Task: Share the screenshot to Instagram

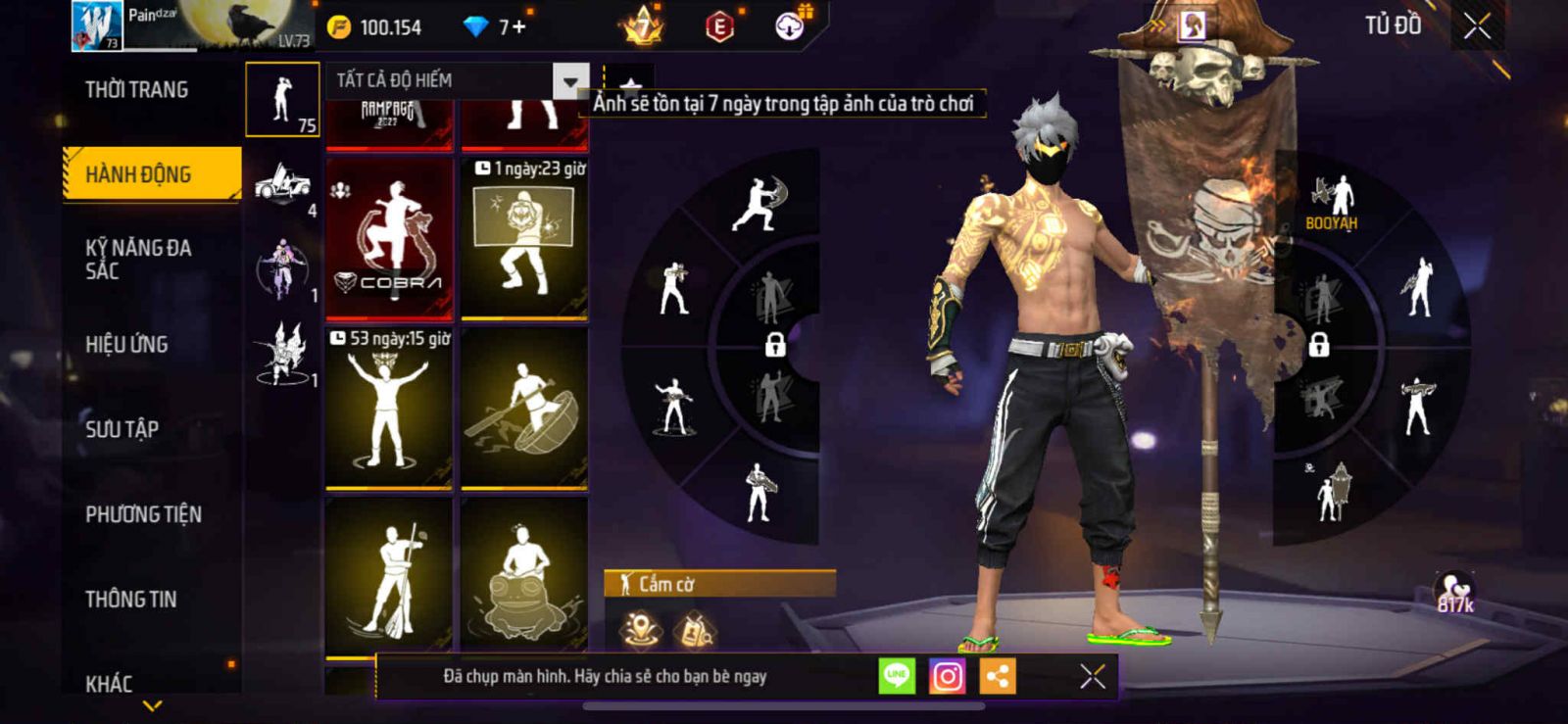Action: point(947,676)
